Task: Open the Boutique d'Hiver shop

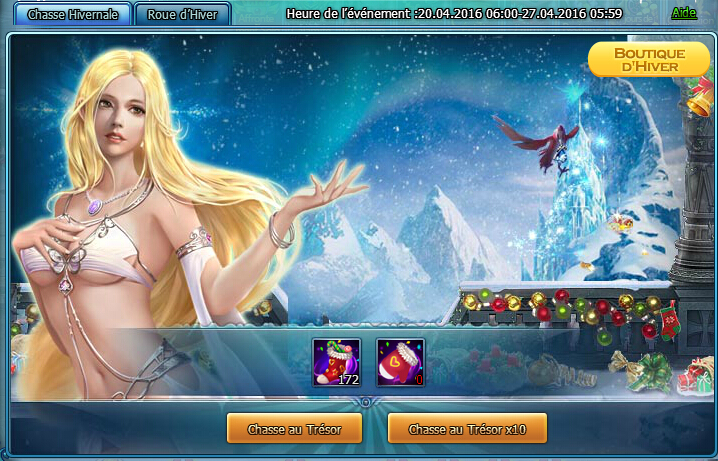Action: pyautogui.click(x=648, y=59)
